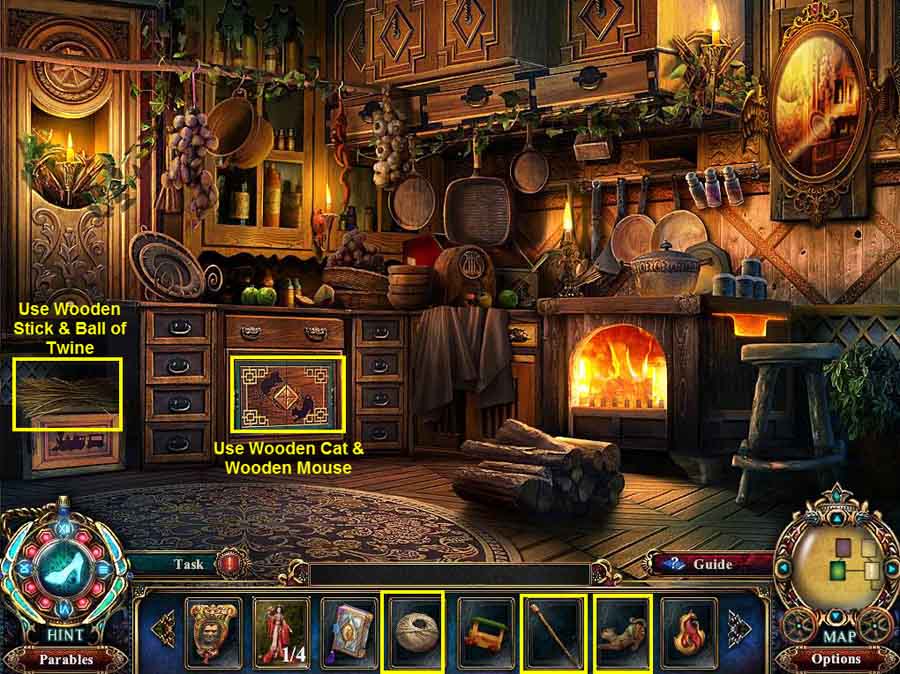Pick the Wooden Stick from inventory

[x=553, y=632]
